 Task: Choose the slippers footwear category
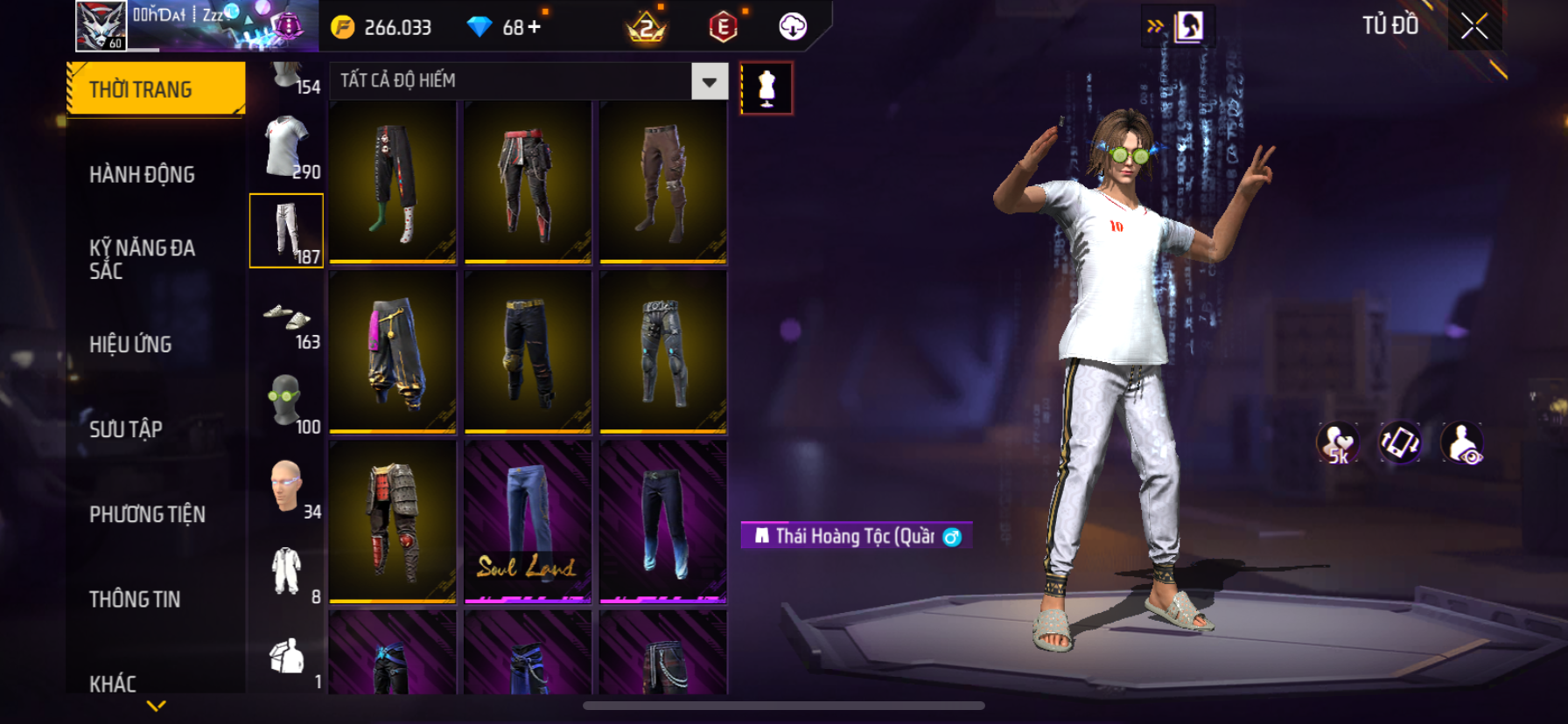coord(287,317)
